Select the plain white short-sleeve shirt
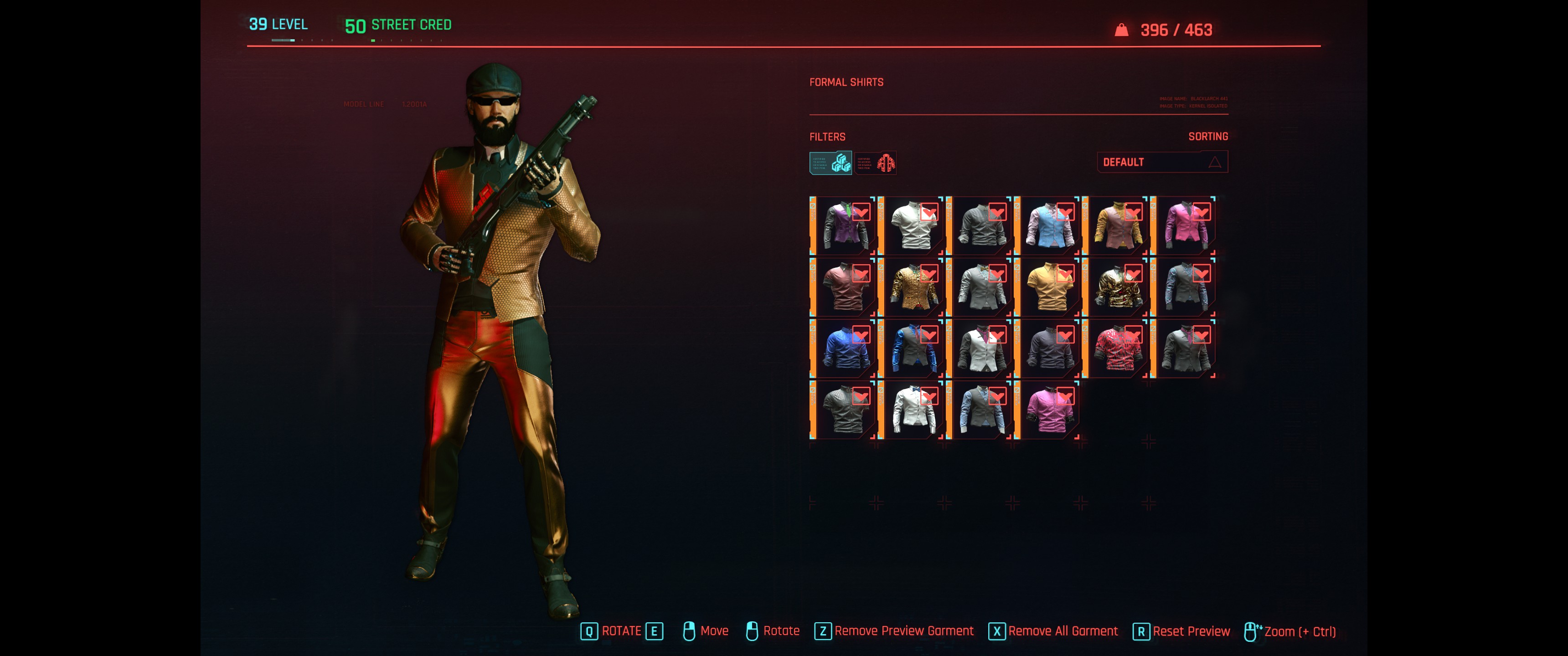 913,226
